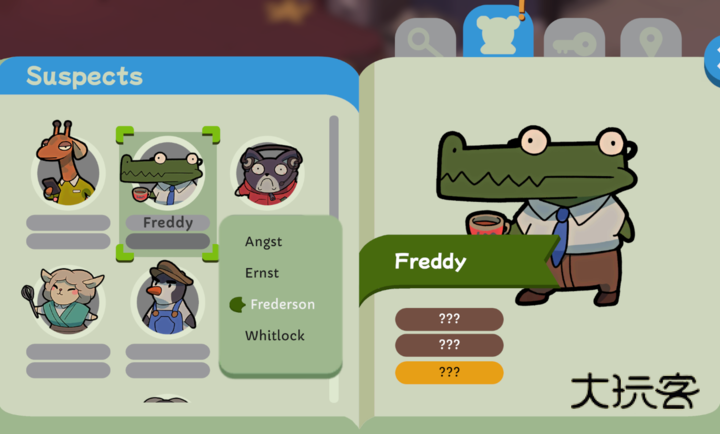Select the sheep chef suspect portrait
Viewport: 720px width, 434px height.
(68, 299)
